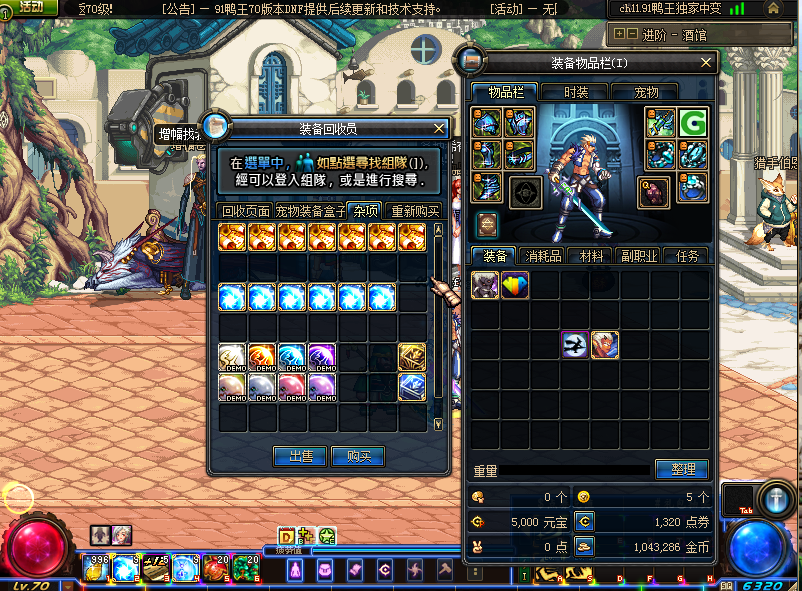The image size is (802, 591).
Task: Click the green G equipment slot
Action: 692,123
